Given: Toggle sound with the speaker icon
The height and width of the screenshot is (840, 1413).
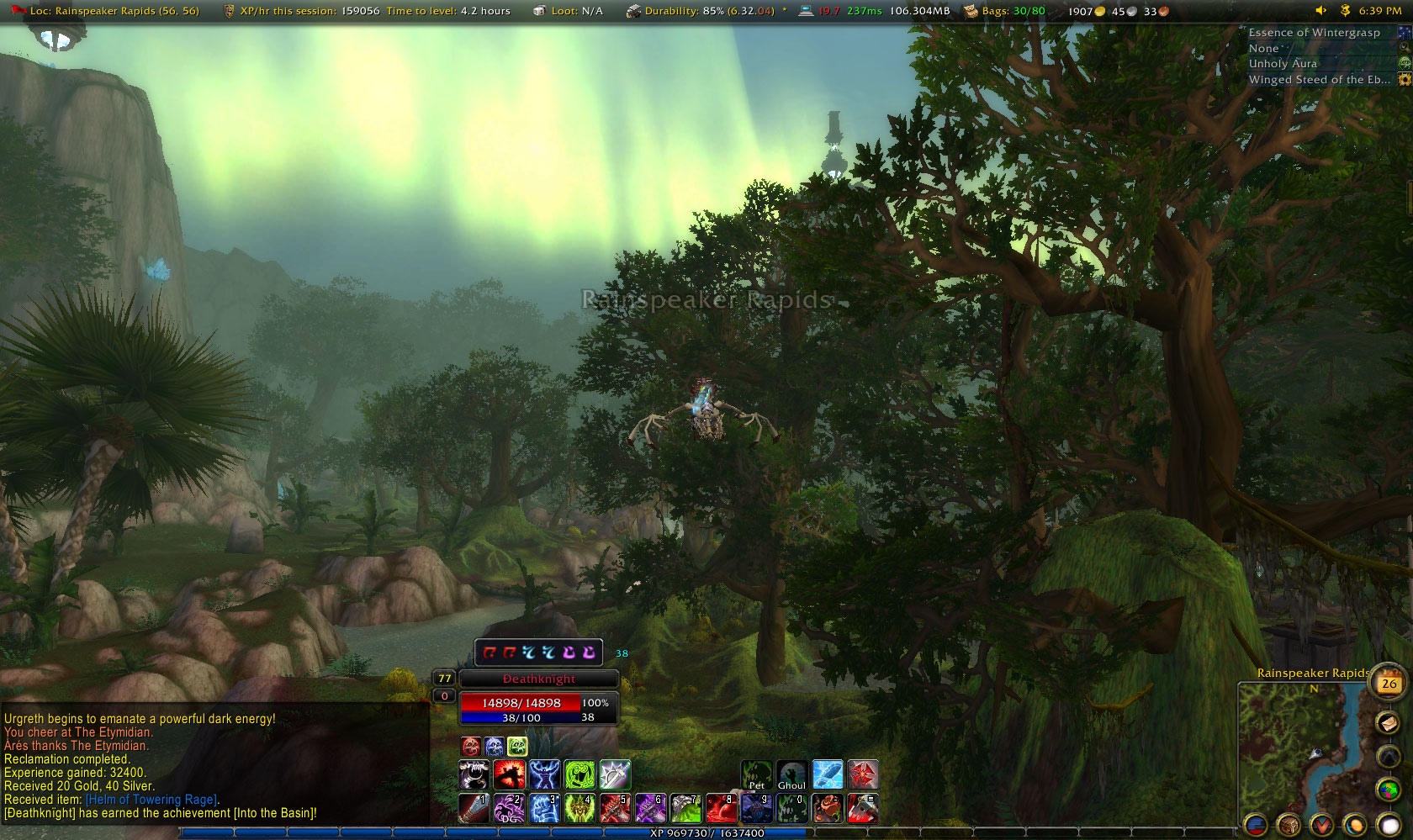Looking at the screenshot, I should [x=1320, y=11].
